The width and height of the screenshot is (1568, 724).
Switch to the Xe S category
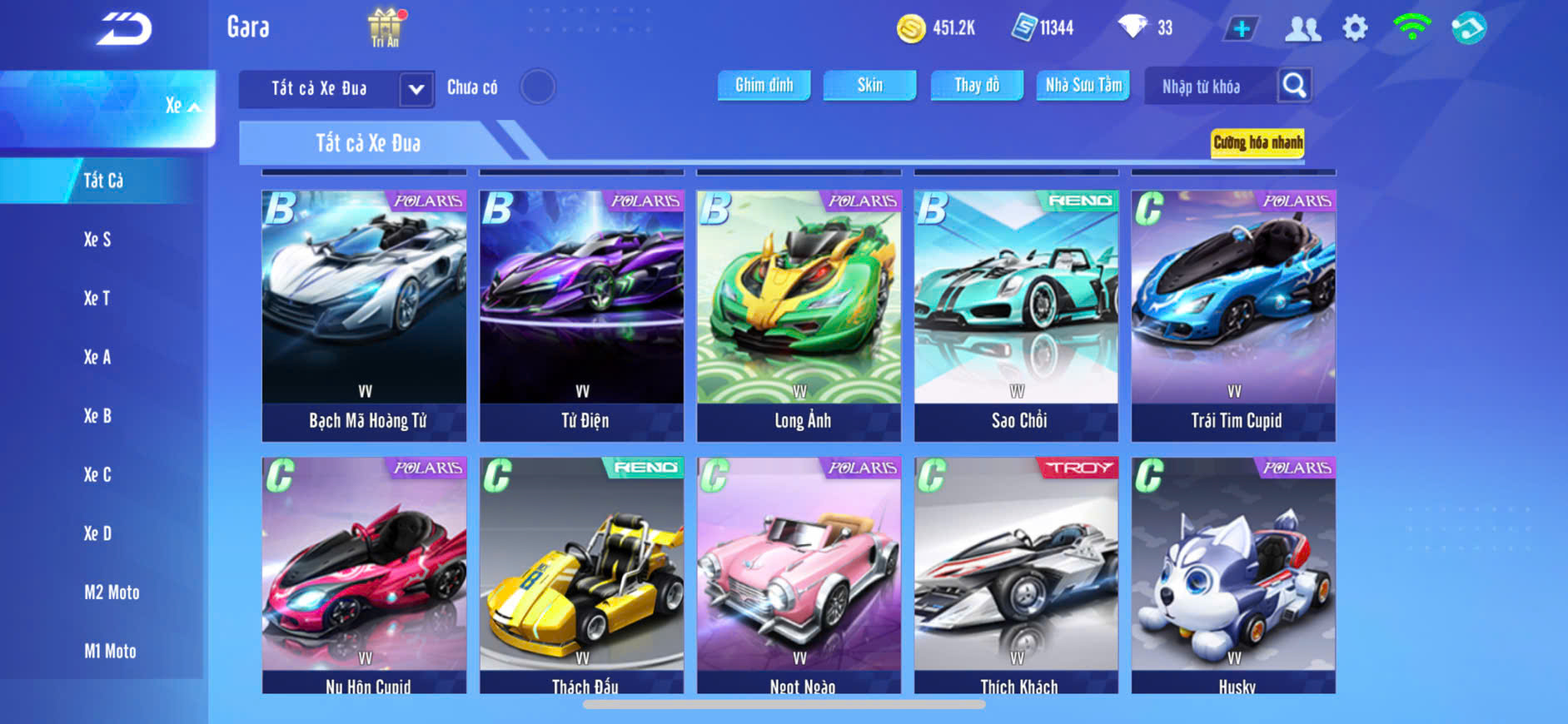tap(97, 240)
